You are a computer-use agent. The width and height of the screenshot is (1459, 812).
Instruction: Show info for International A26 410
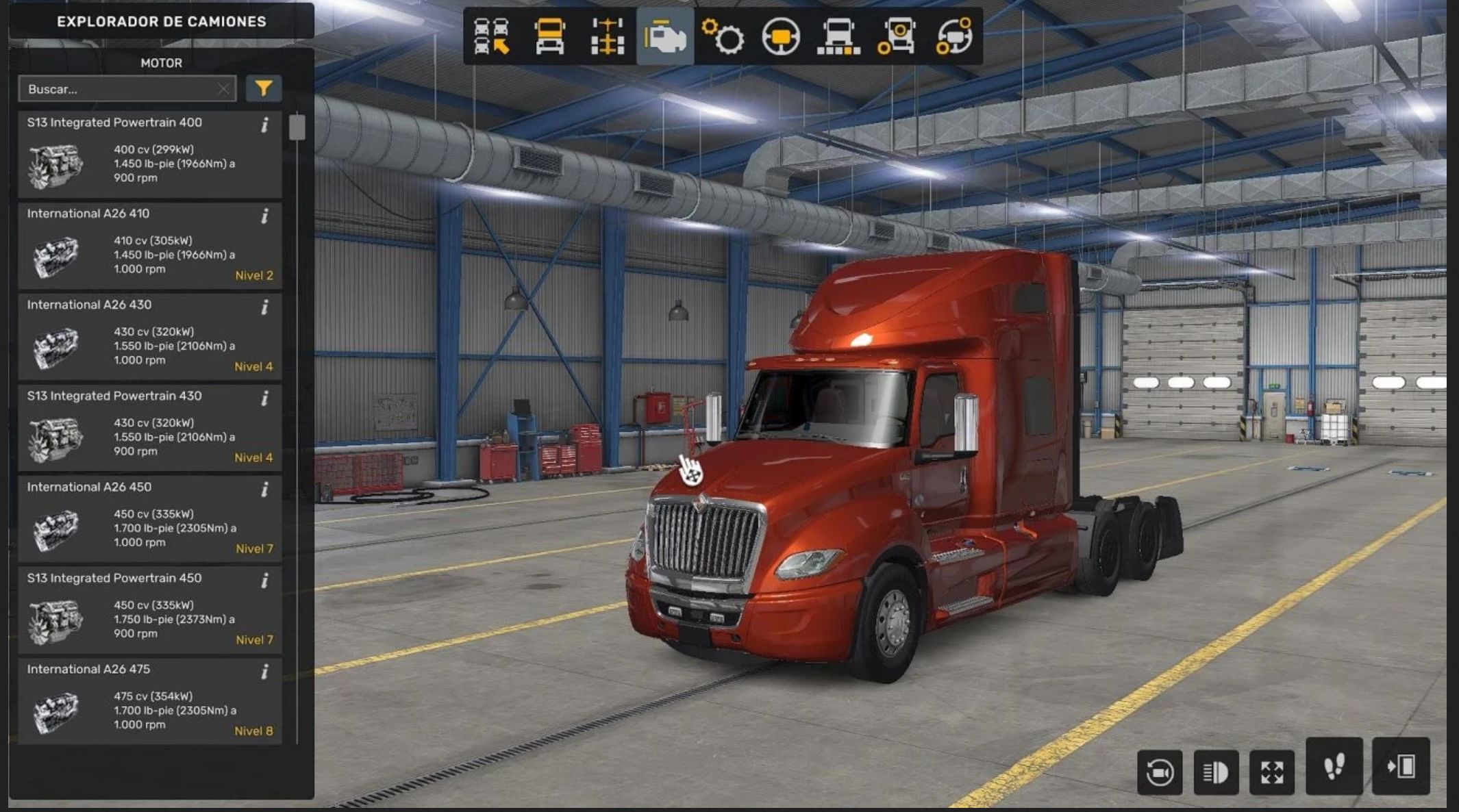(x=264, y=216)
